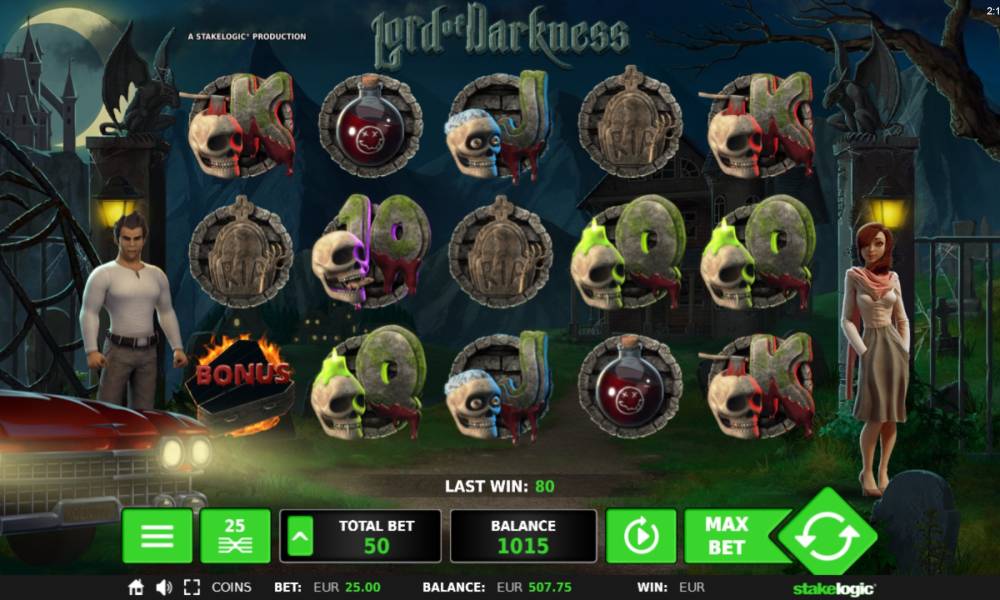1000x600 pixels.
Task: Open the green hamburger menu
Action: pyautogui.click(x=157, y=536)
